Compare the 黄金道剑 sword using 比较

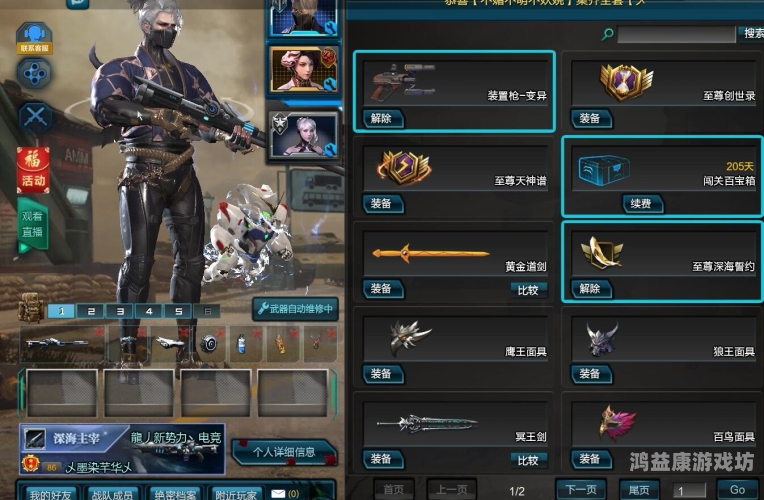click(528, 289)
